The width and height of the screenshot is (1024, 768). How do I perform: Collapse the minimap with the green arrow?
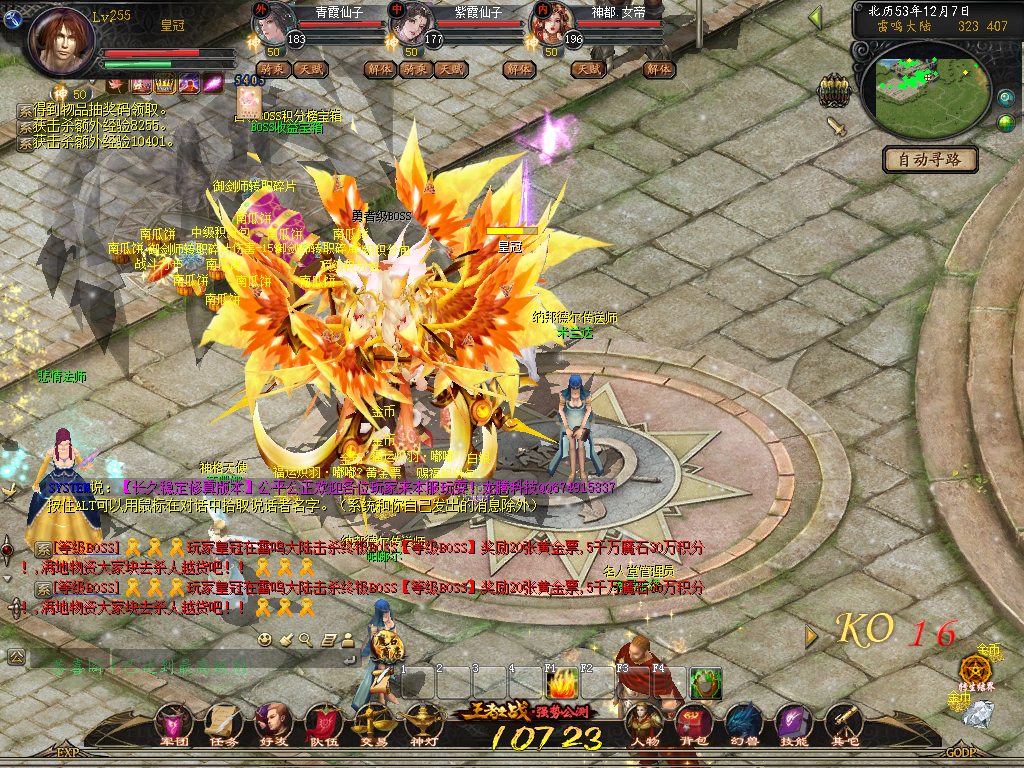[815, 17]
